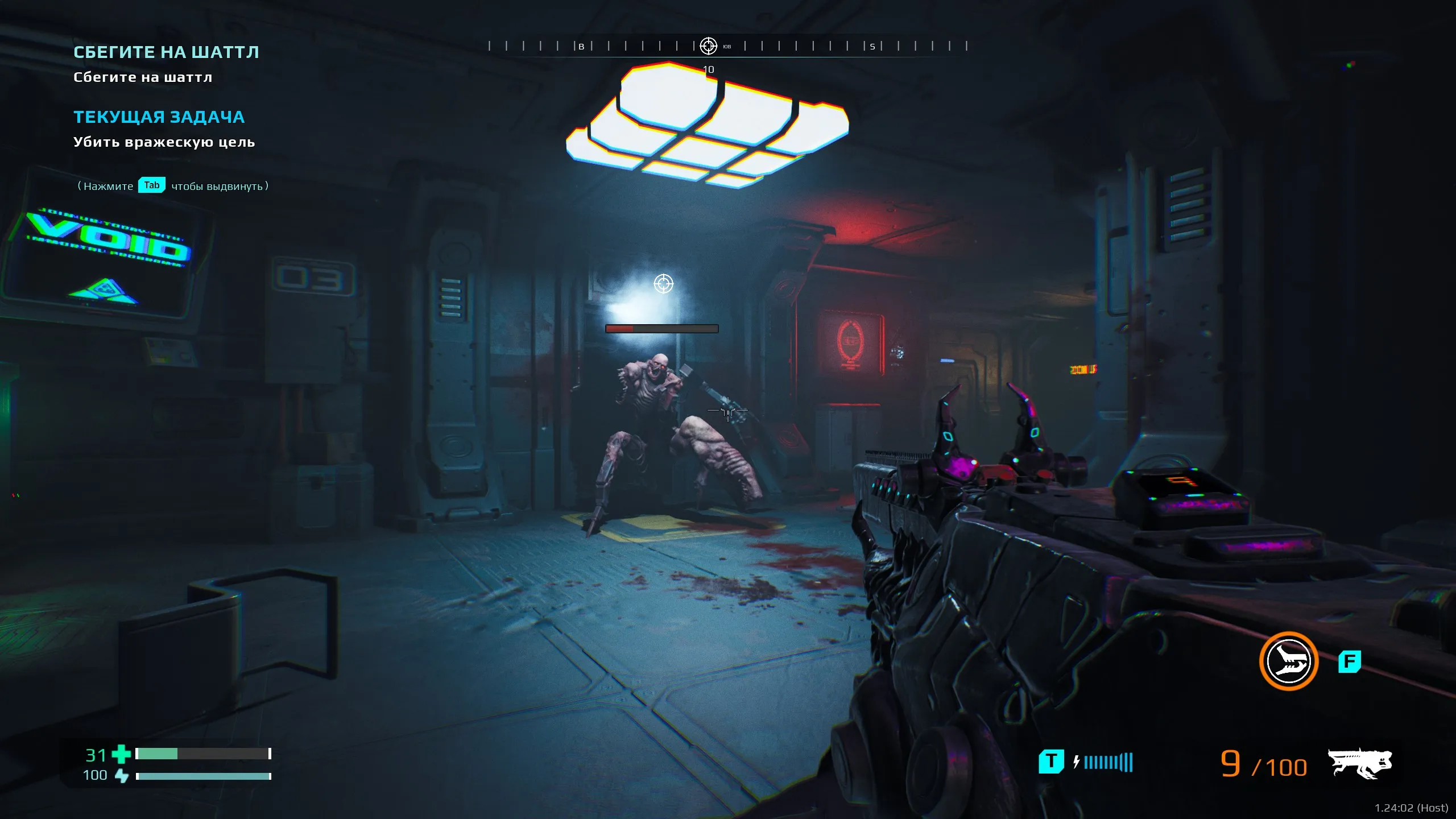The image size is (1456, 819).
Task: Select the "Убить вражескую цель" current task
Action: pos(164,142)
